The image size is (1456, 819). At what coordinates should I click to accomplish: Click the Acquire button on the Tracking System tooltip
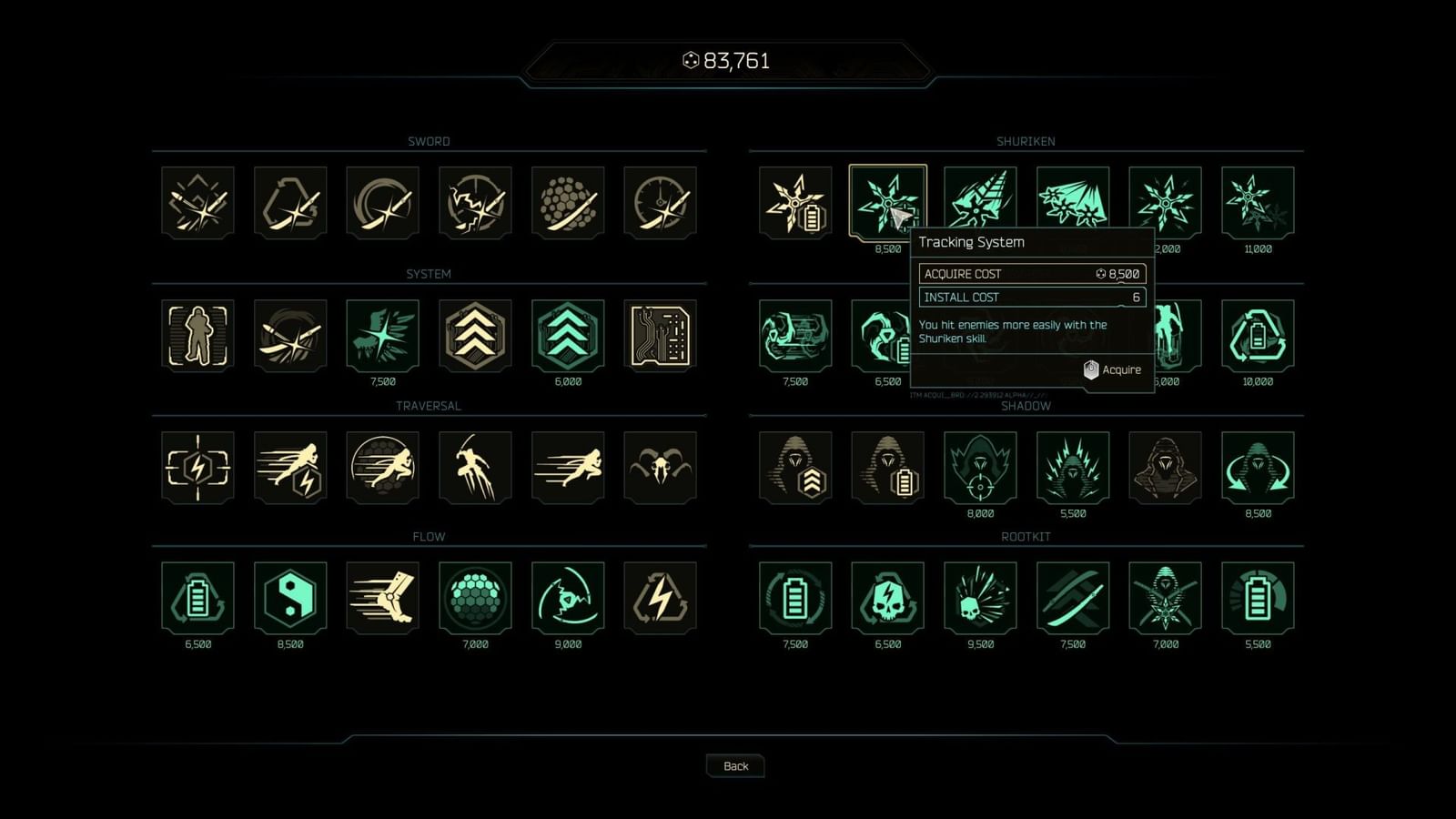1114,369
